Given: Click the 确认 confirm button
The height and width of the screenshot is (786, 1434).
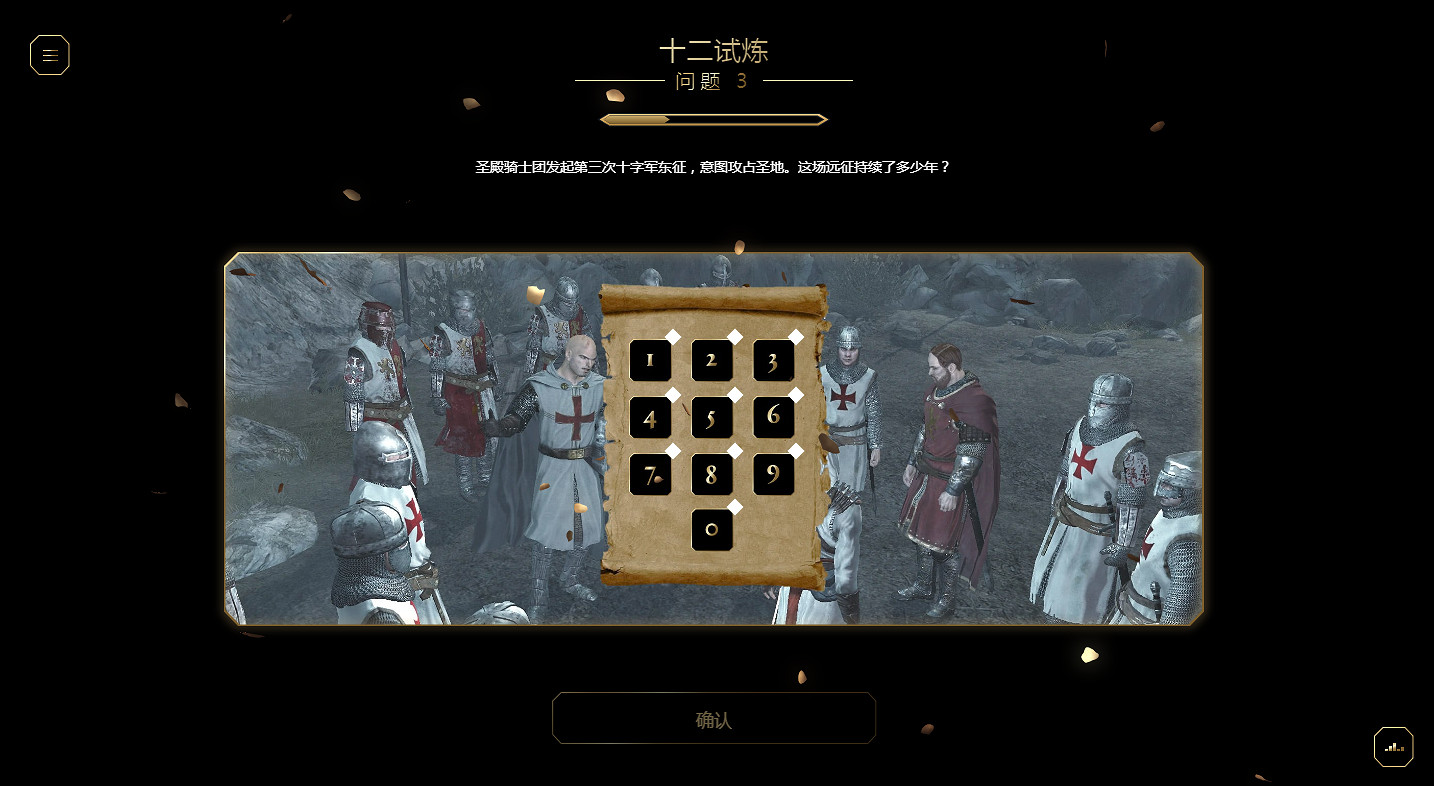Looking at the screenshot, I should click(714, 718).
